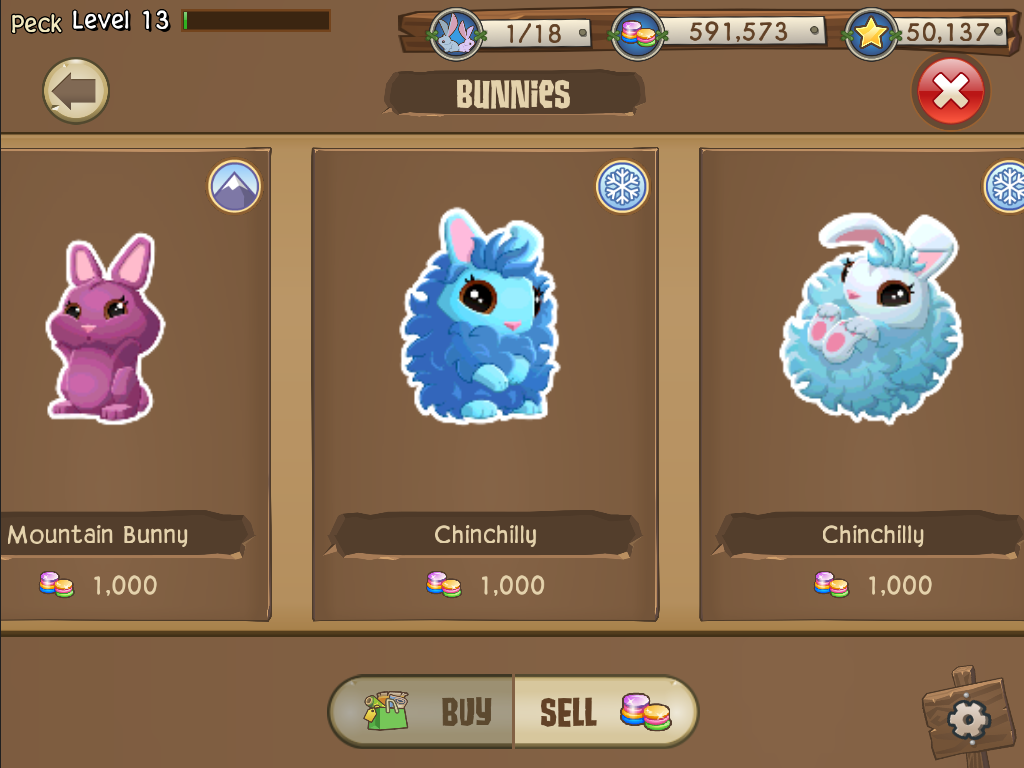
Task: Go back using the arrow button
Action: point(76,92)
